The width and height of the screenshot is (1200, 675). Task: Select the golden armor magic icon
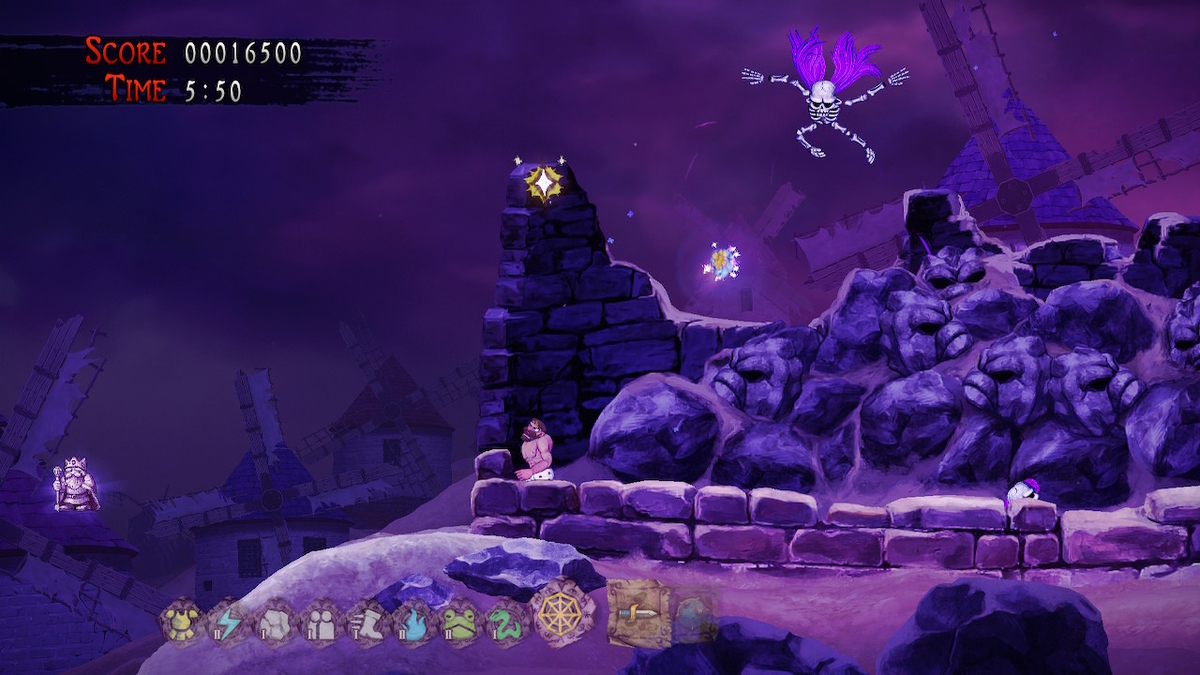[x=180, y=623]
